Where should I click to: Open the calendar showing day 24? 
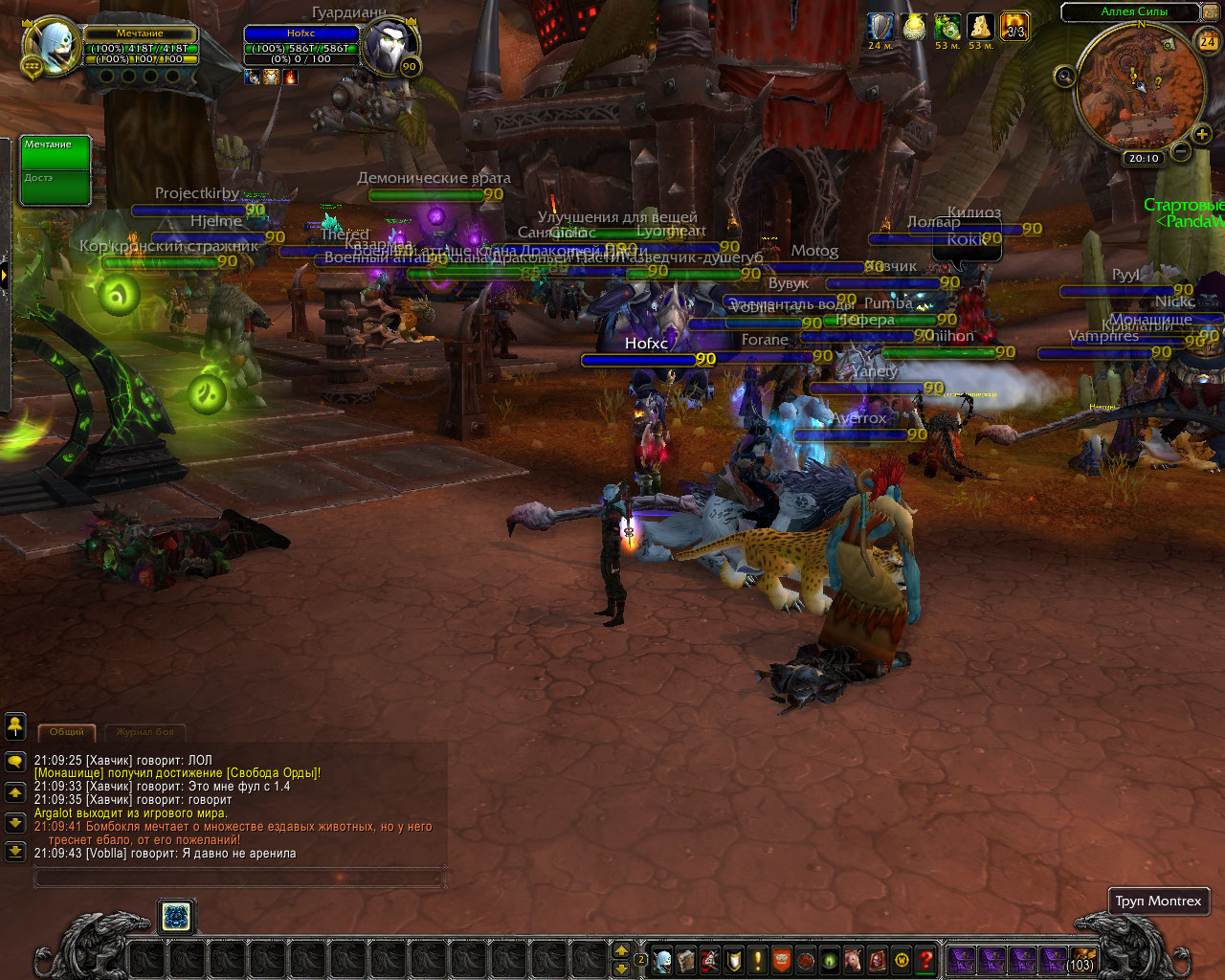1208,40
